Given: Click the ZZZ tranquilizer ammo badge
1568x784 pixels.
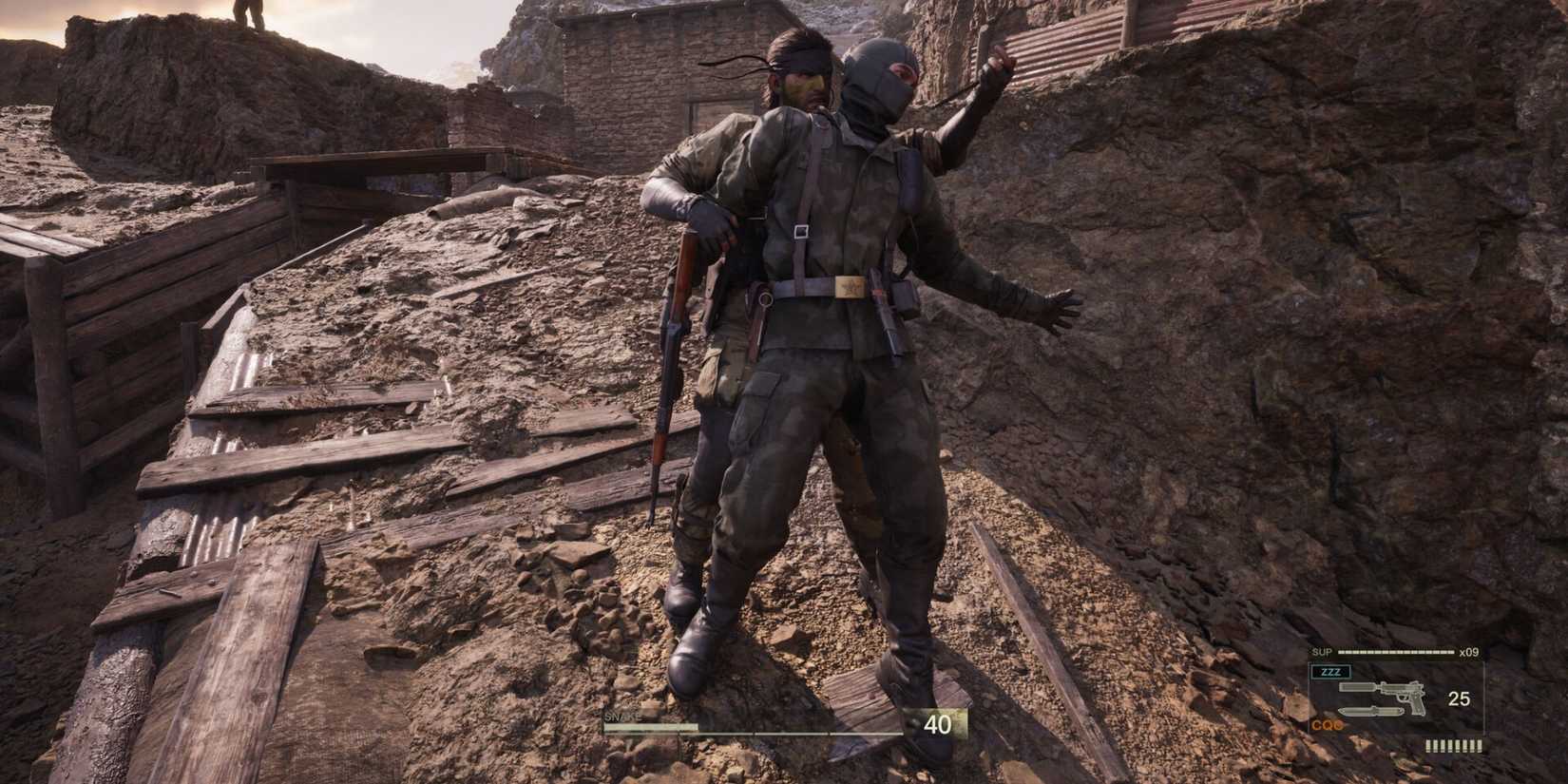Looking at the screenshot, I should (x=1330, y=672).
